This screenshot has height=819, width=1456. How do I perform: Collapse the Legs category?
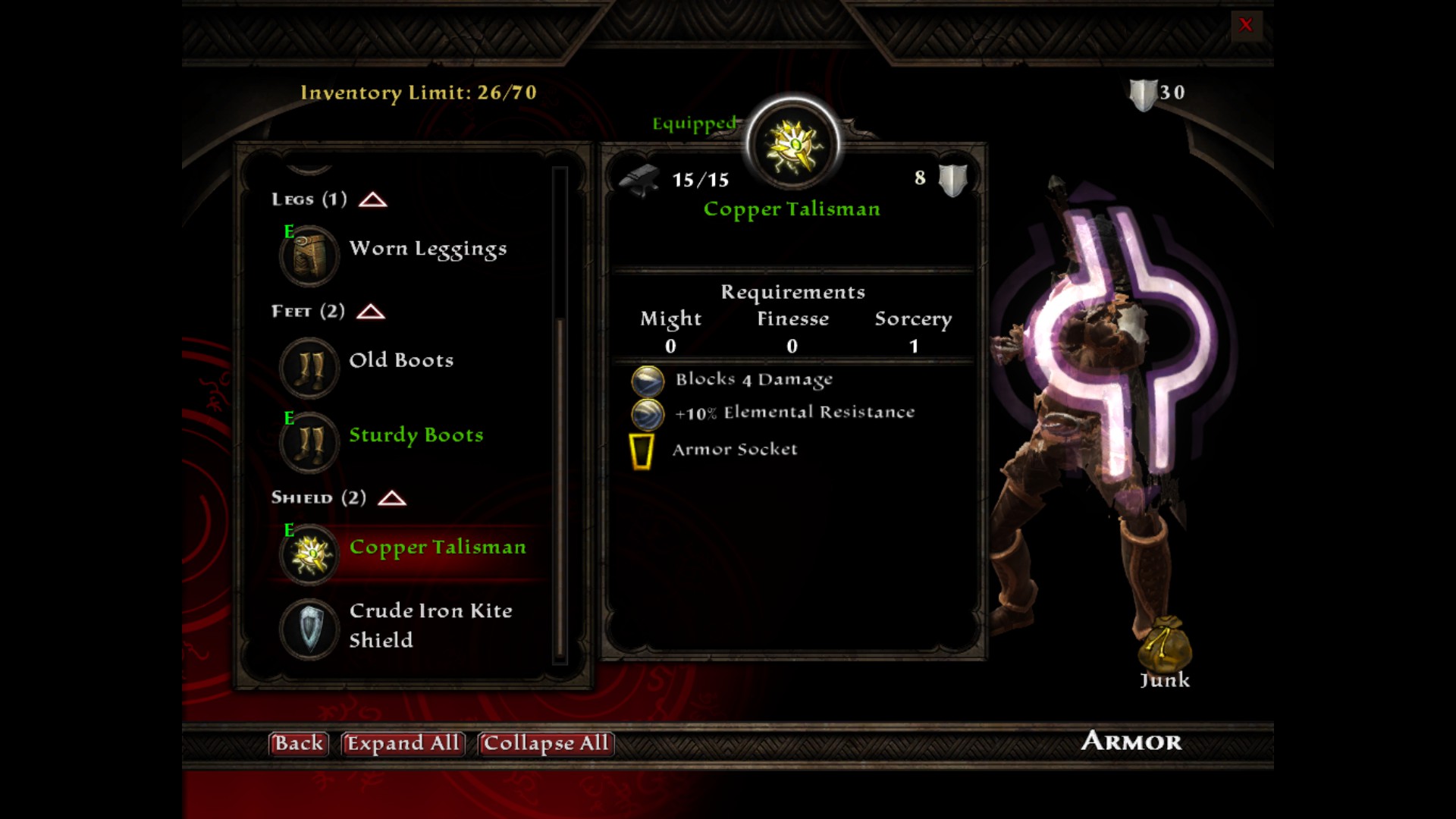(372, 199)
